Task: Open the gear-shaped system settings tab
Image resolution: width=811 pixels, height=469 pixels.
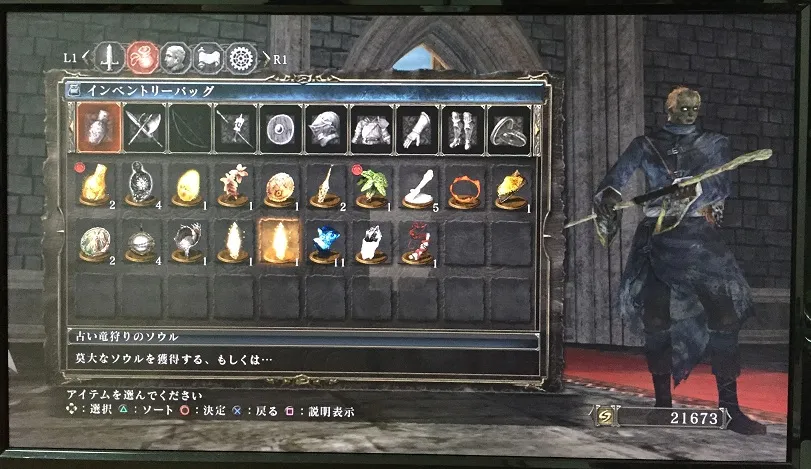Action: point(241,57)
